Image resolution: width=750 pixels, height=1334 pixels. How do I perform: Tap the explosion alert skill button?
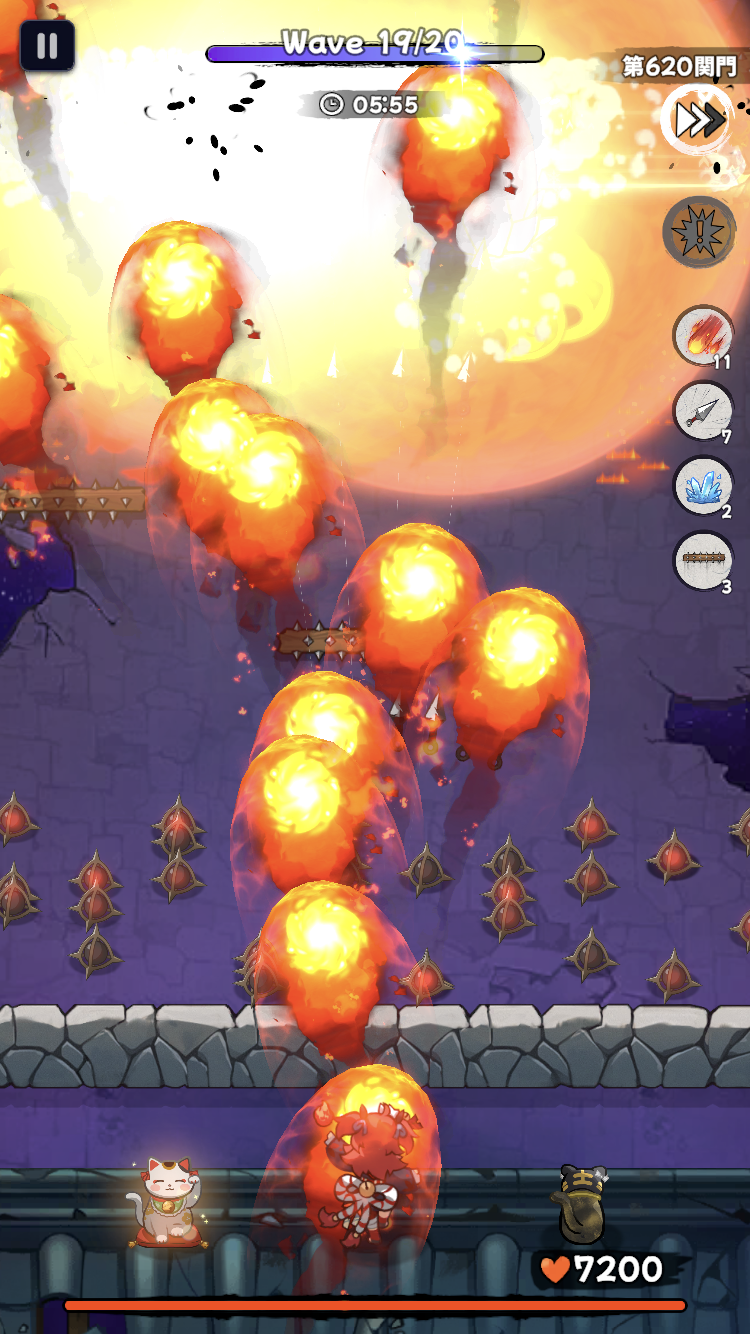[x=699, y=231]
